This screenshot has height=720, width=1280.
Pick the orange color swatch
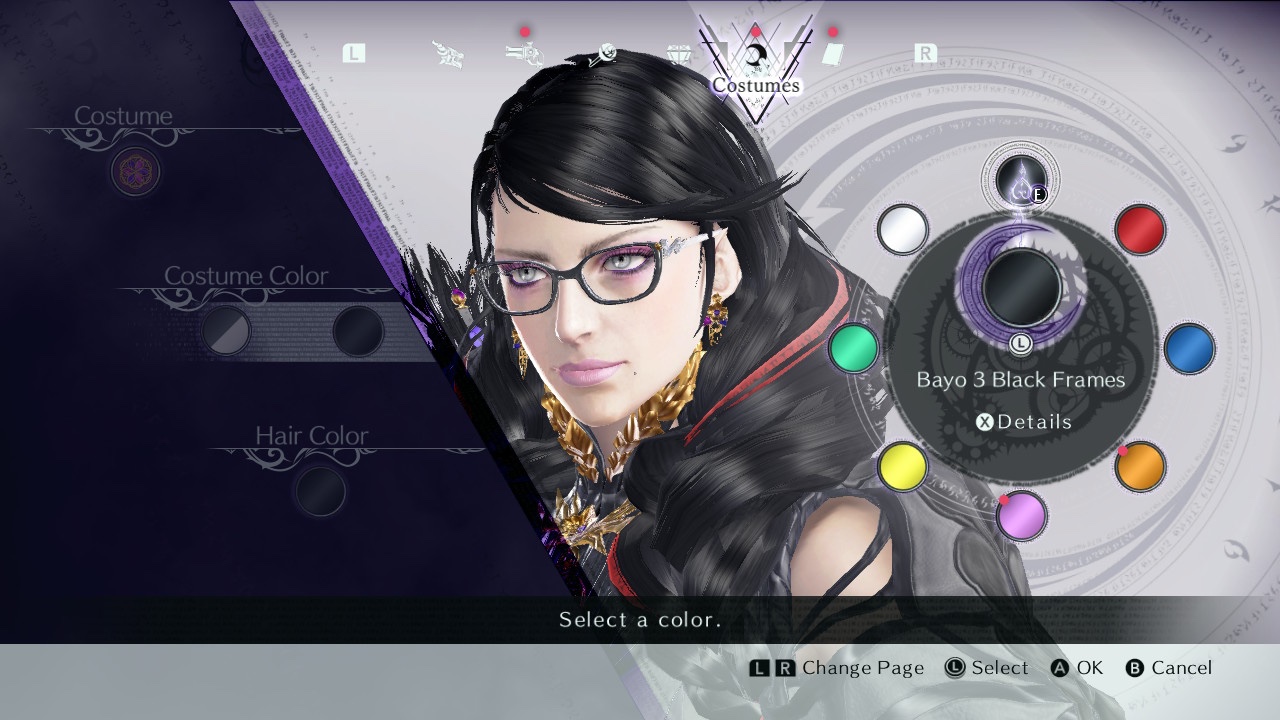1140,467
